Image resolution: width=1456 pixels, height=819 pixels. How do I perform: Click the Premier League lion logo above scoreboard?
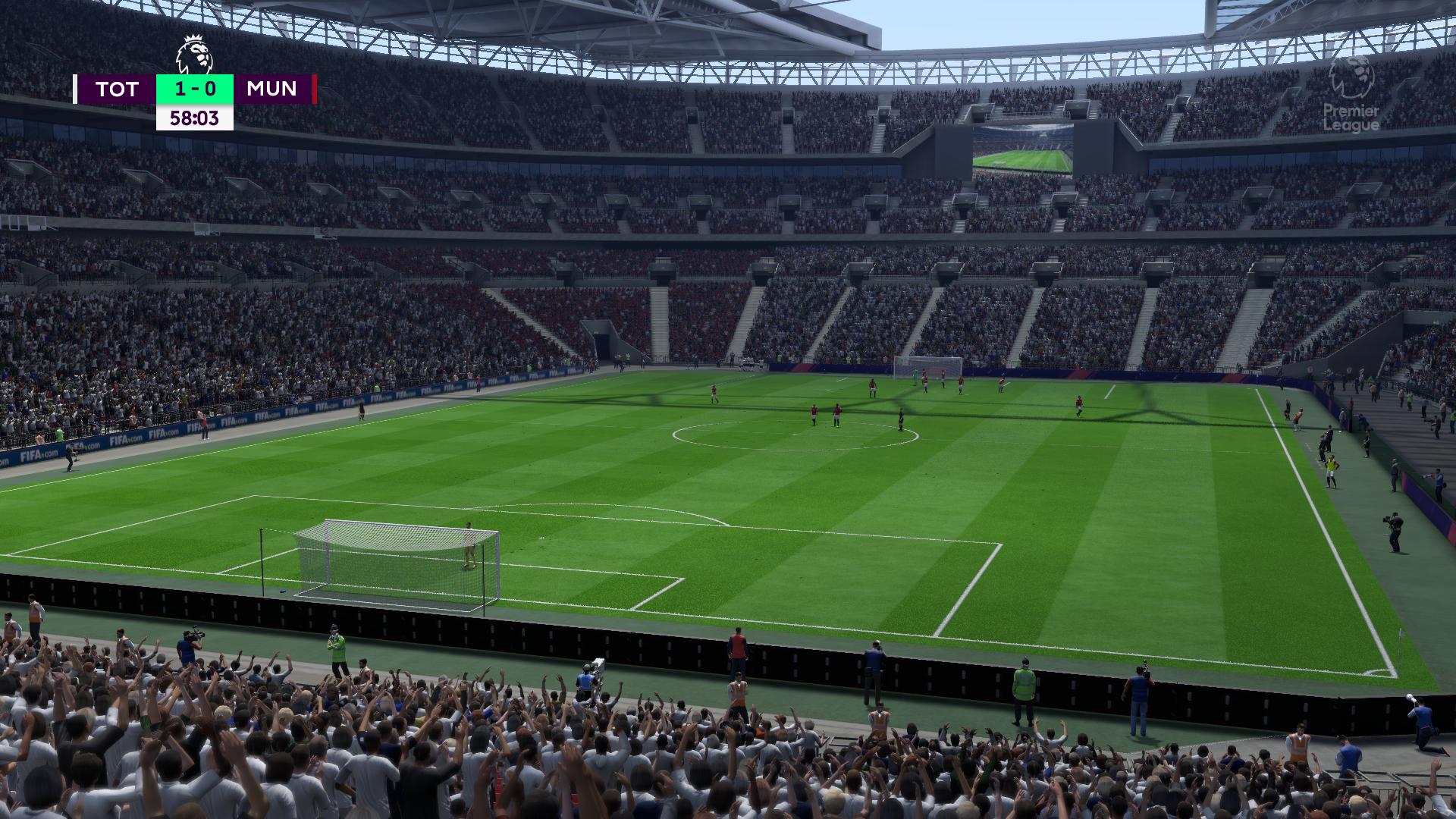[193, 52]
